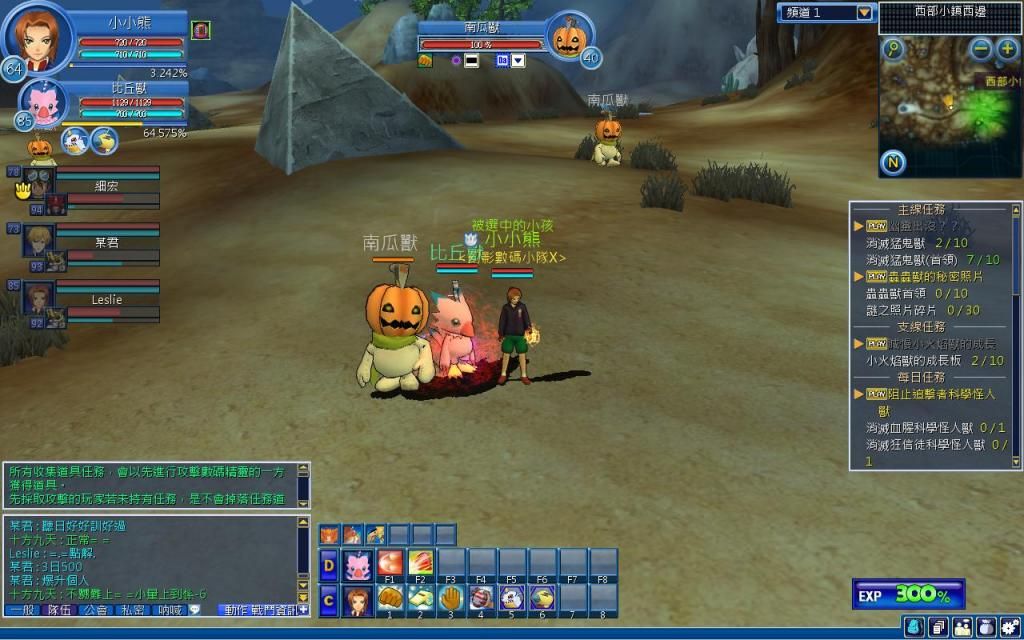Activate the fist punch skill in slot 1
This screenshot has height=640, width=1024.
(x=391, y=598)
